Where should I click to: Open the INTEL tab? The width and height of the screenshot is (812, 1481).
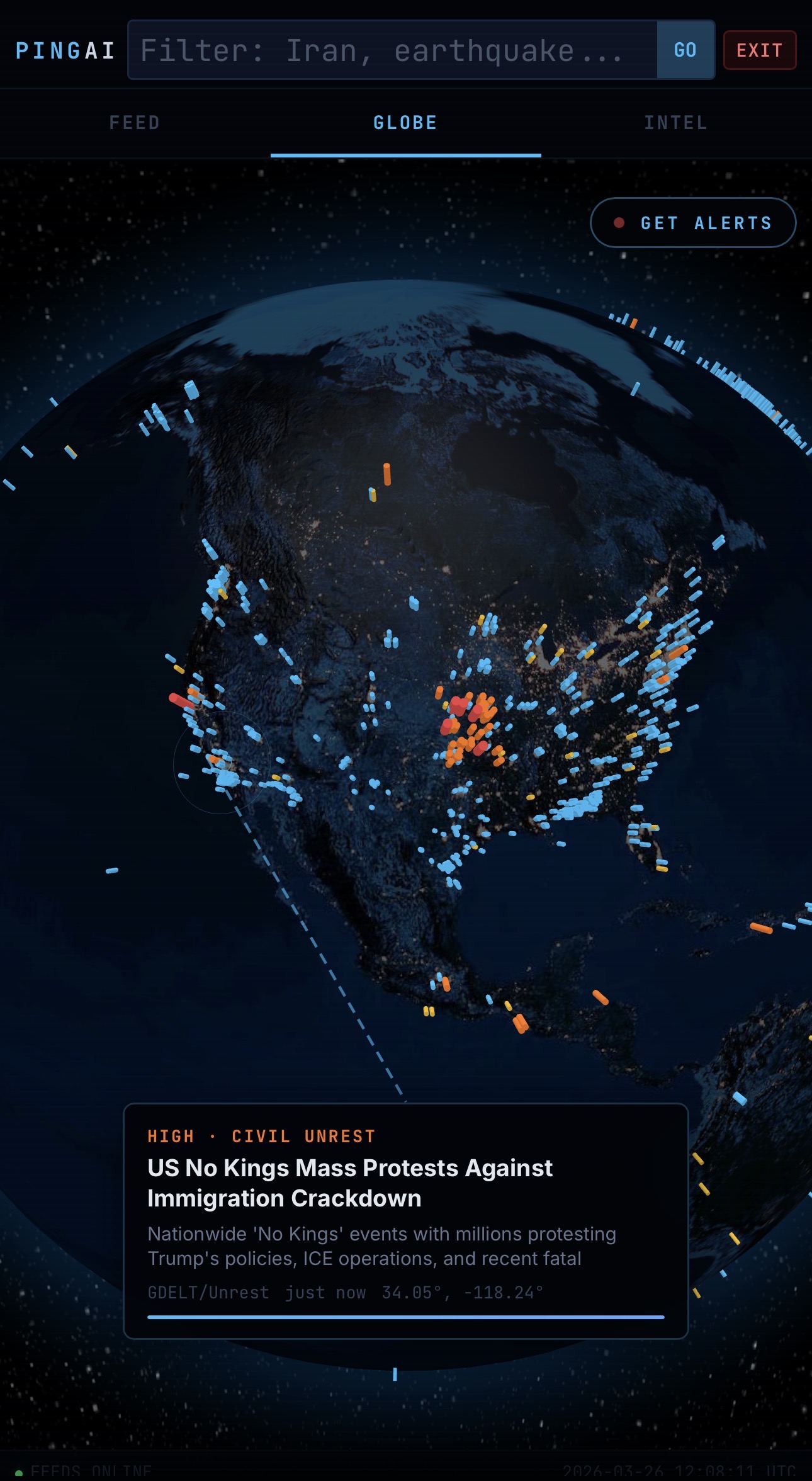675,122
